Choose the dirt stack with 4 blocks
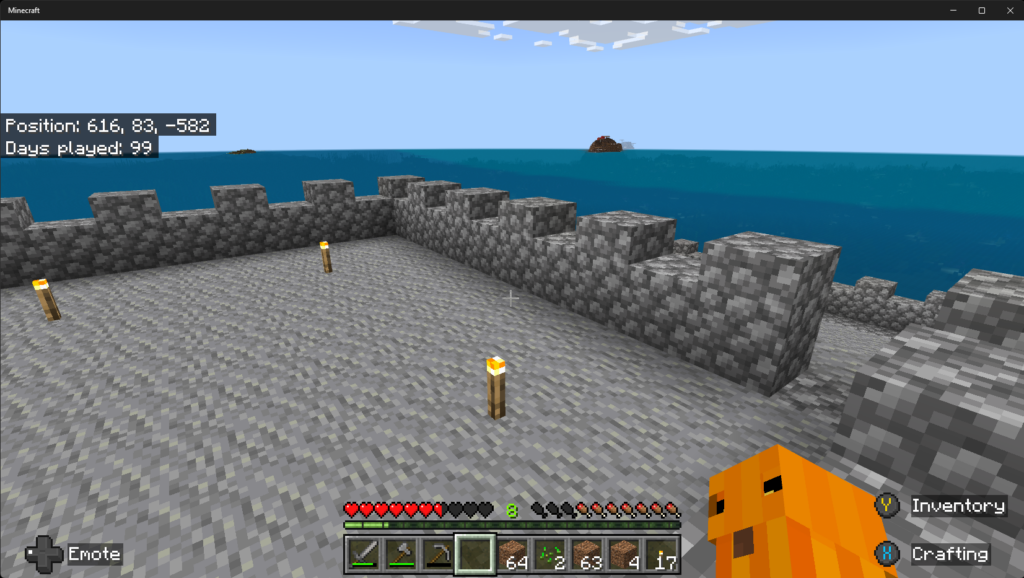Viewport: 1024px width, 578px height. (x=624, y=553)
